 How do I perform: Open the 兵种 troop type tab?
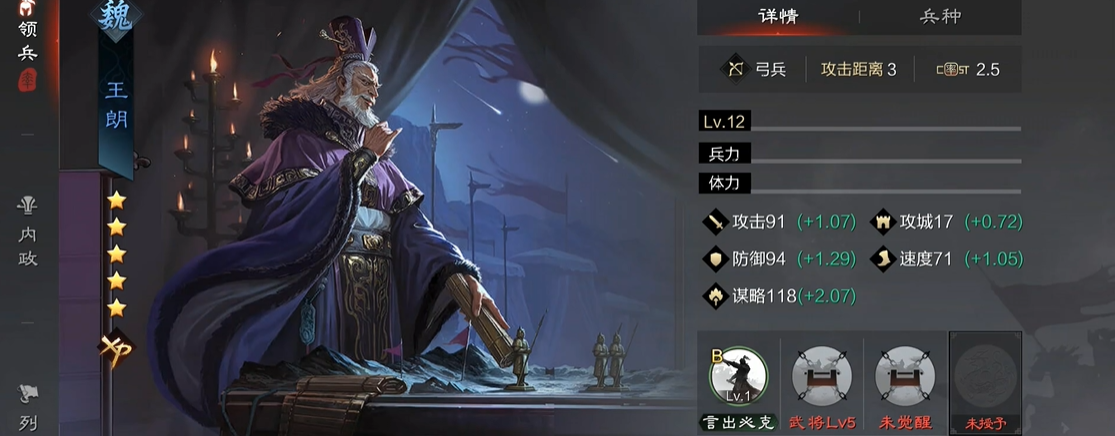pyautogui.click(x=940, y=17)
